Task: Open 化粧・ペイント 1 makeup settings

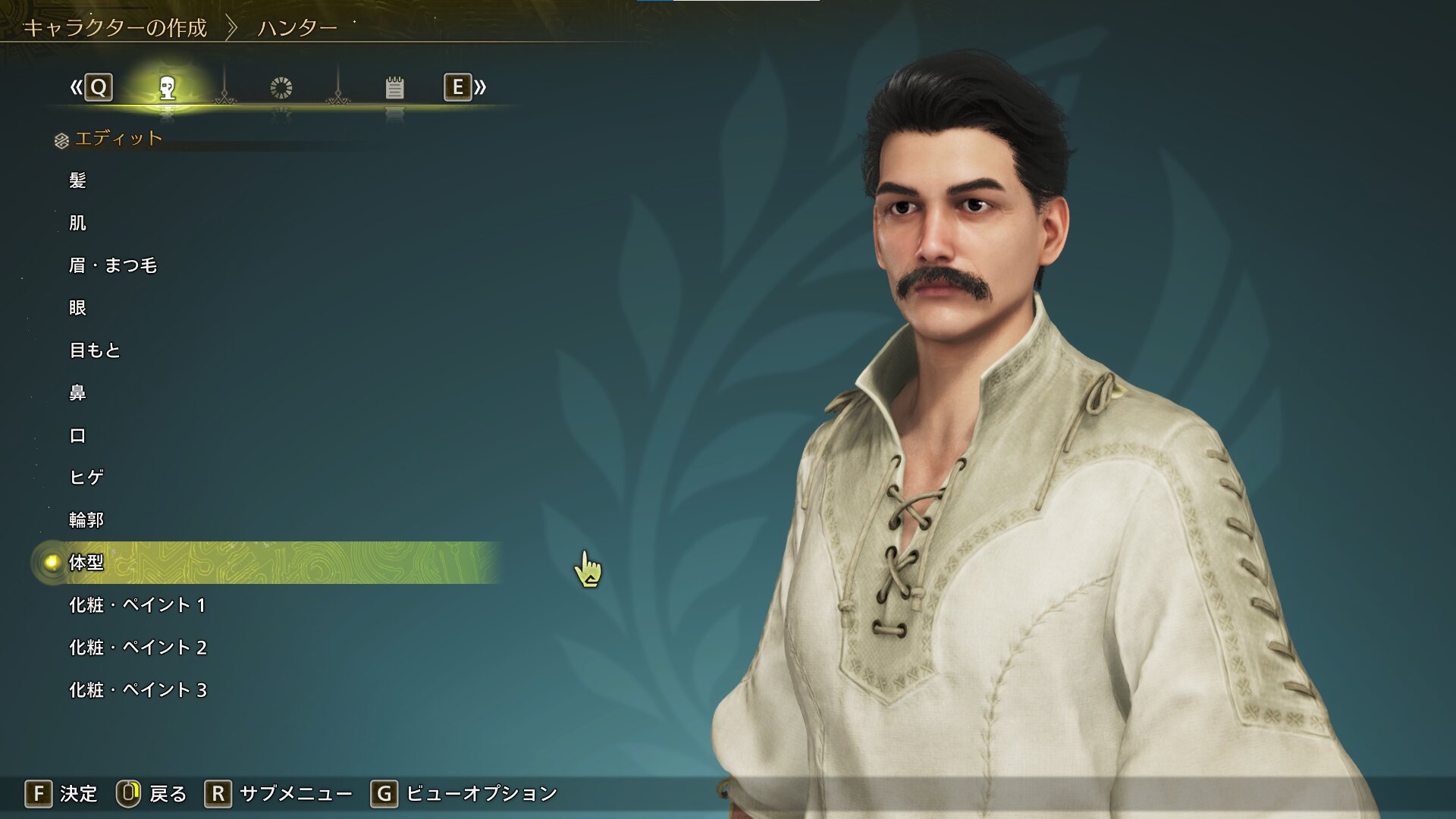Action: click(137, 605)
